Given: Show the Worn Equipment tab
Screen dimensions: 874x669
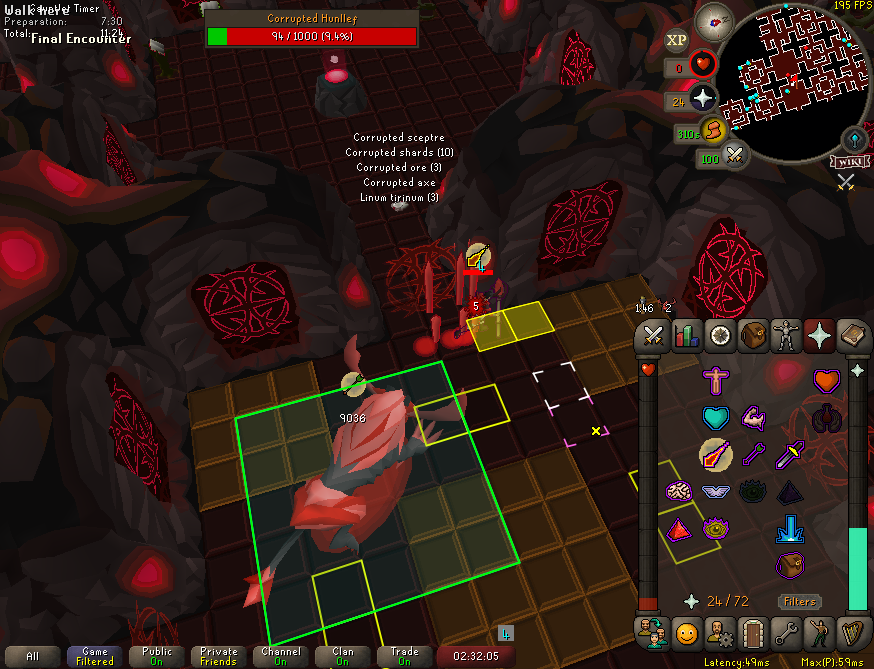Looking at the screenshot, I should pos(786,336).
